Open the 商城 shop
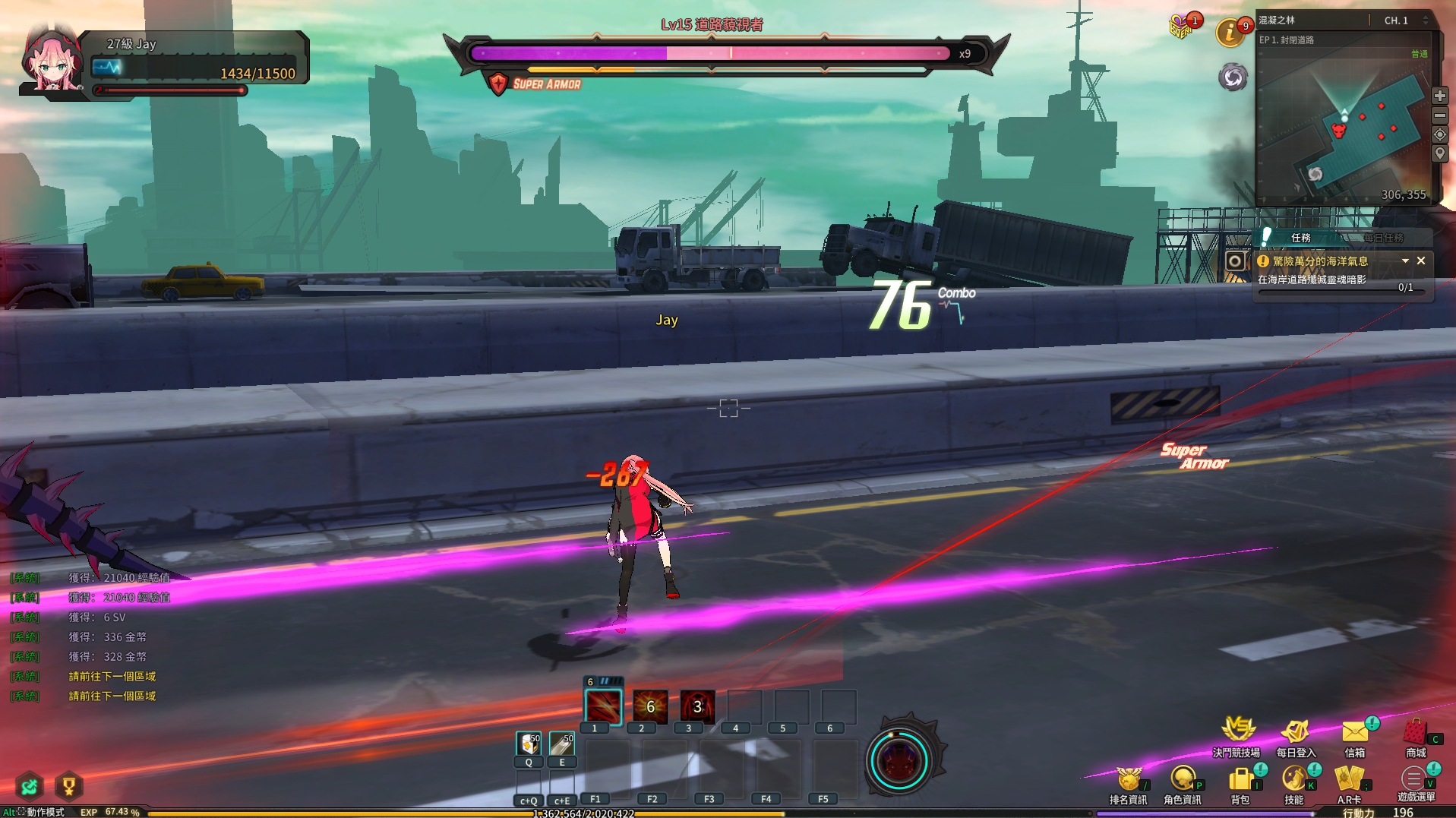Viewport: 1456px width, 818px height. [1416, 732]
